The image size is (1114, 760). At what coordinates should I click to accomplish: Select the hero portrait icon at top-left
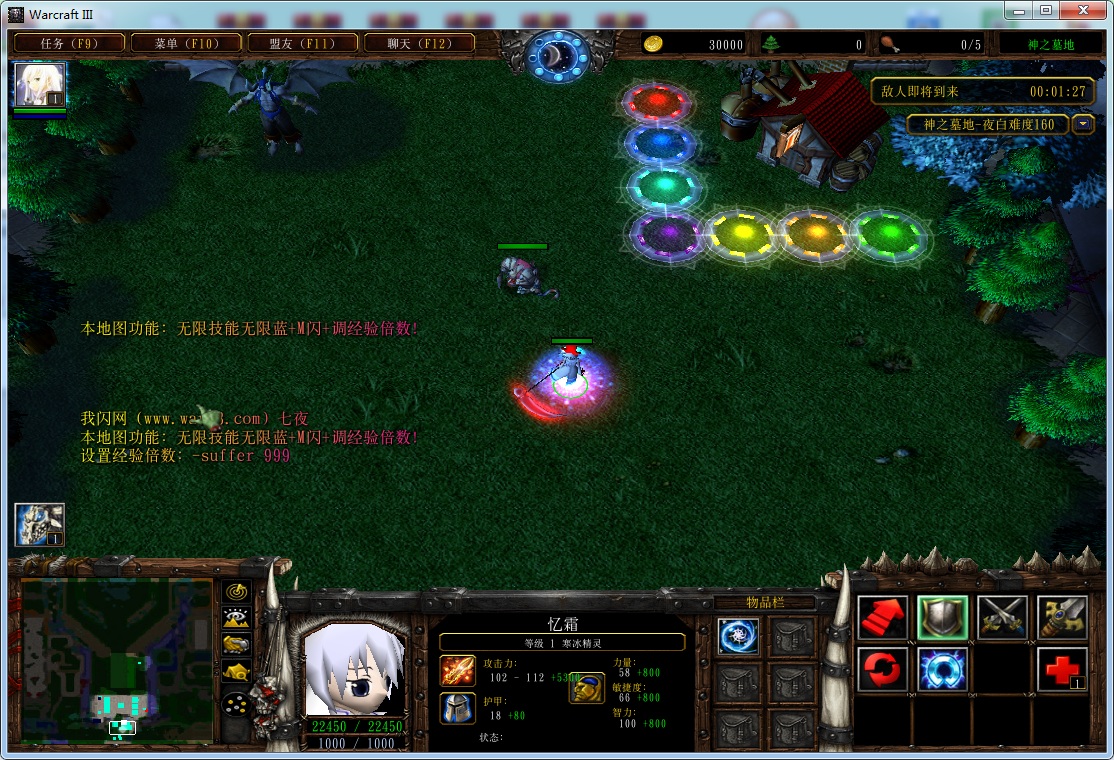pyautogui.click(x=40, y=85)
